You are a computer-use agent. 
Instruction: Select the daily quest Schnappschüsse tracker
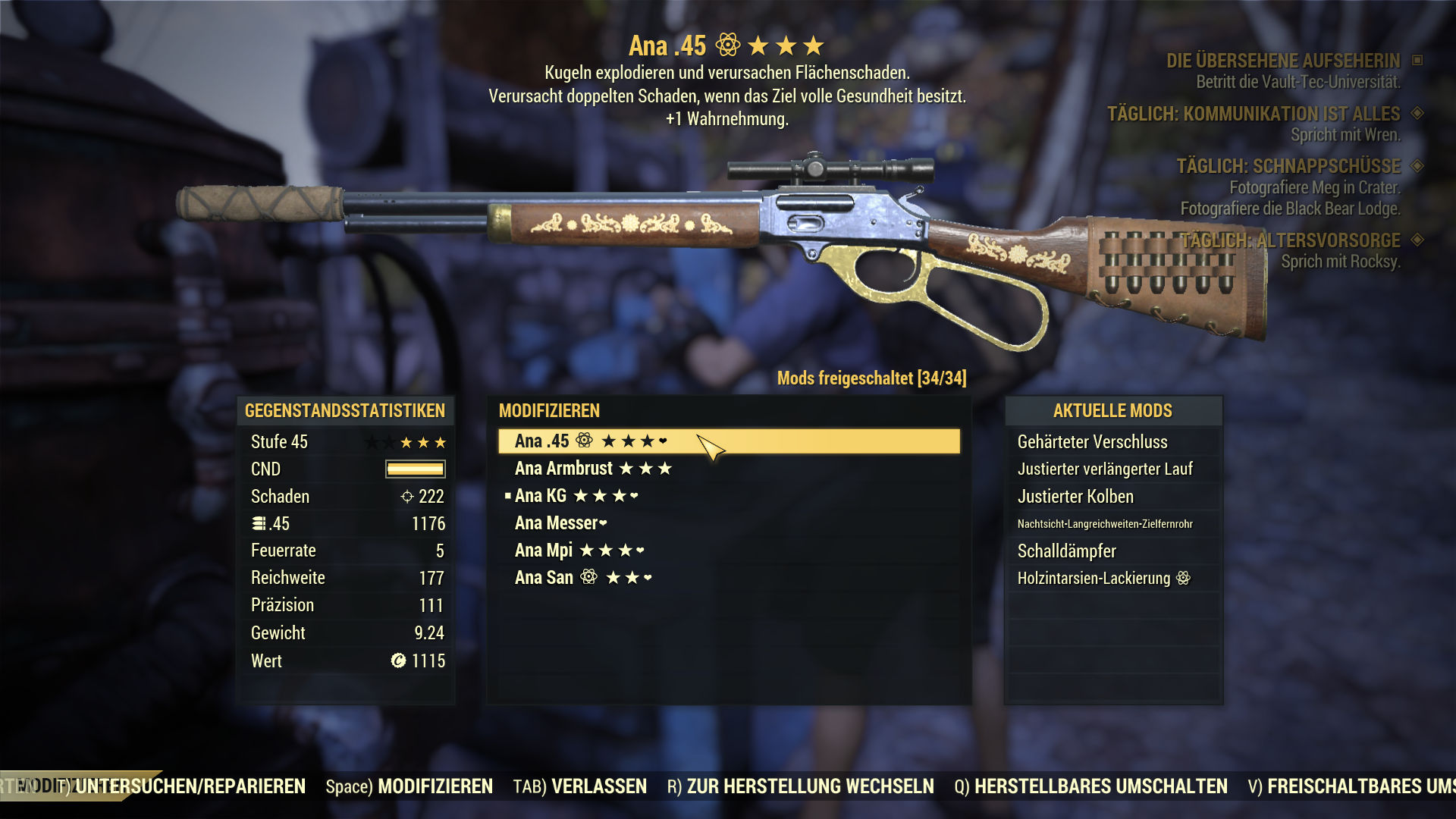point(1288,166)
